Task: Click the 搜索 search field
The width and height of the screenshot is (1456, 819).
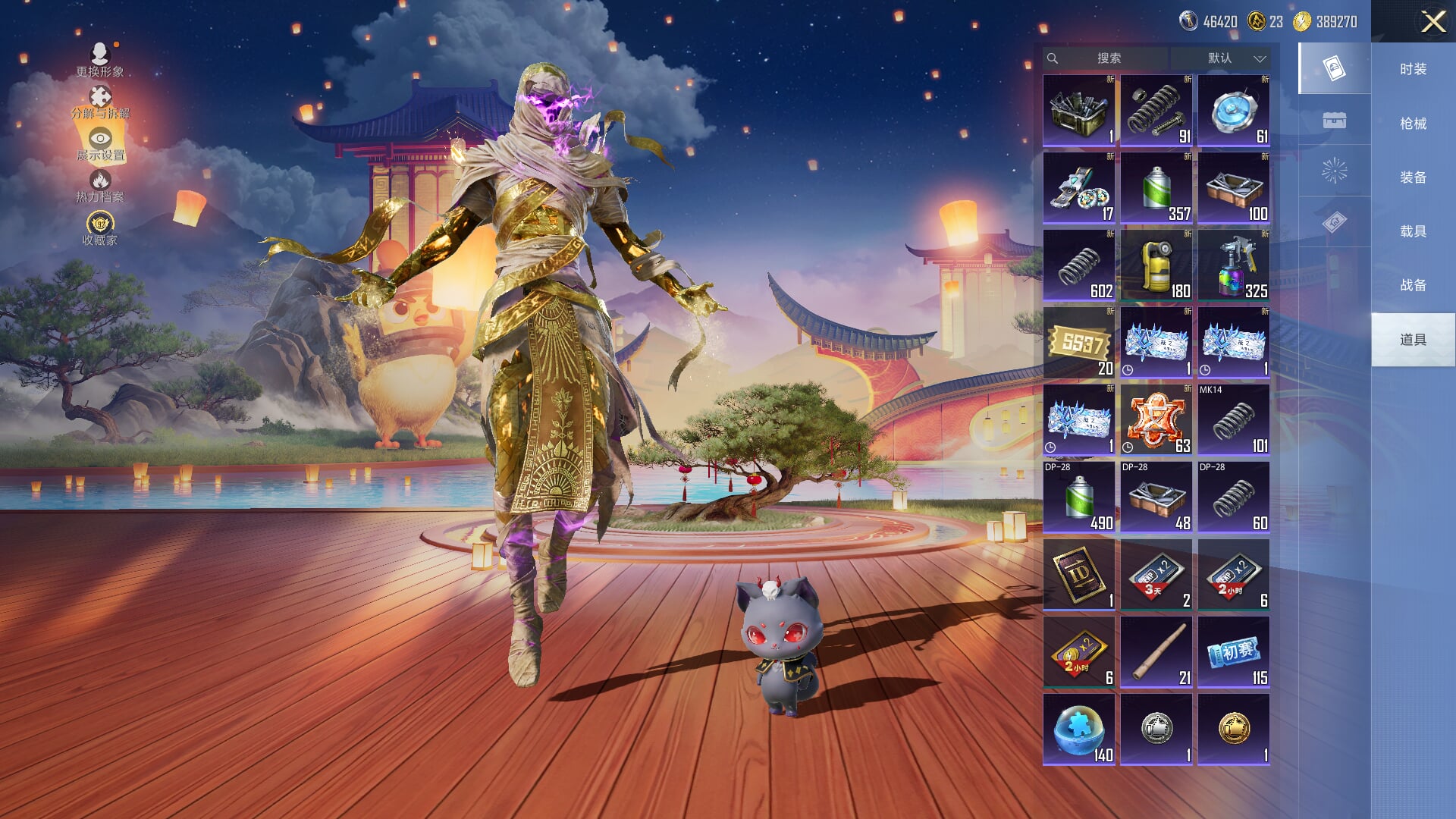Action: 1108,58
